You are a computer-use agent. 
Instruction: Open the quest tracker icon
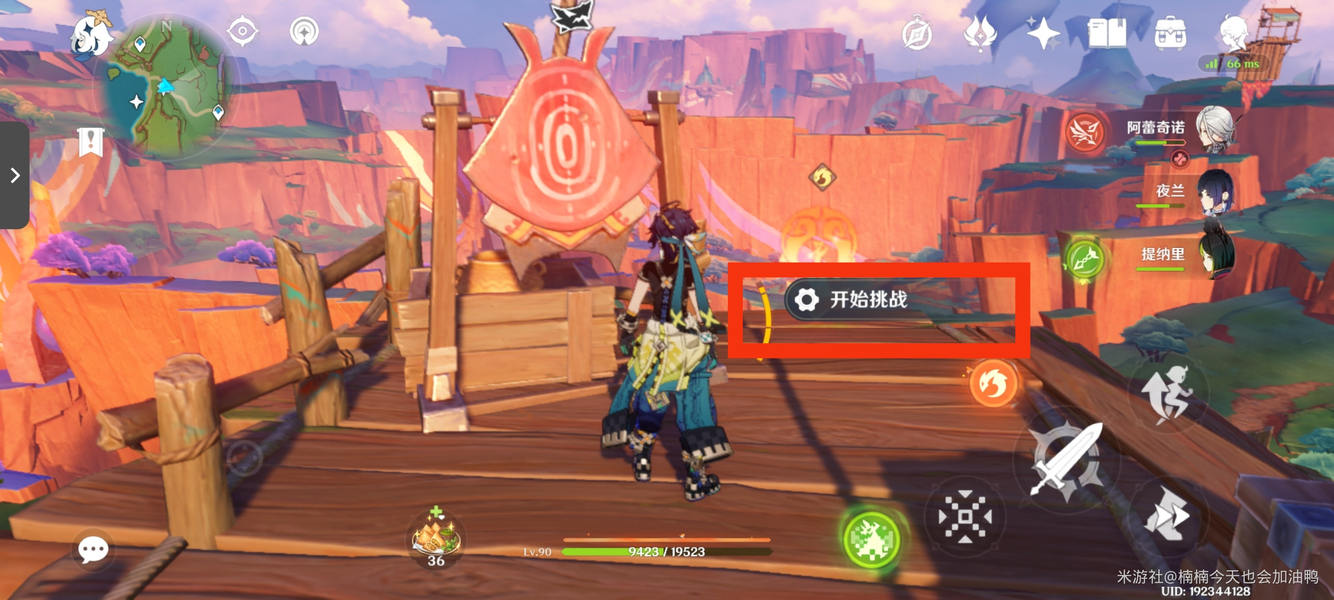(91, 143)
